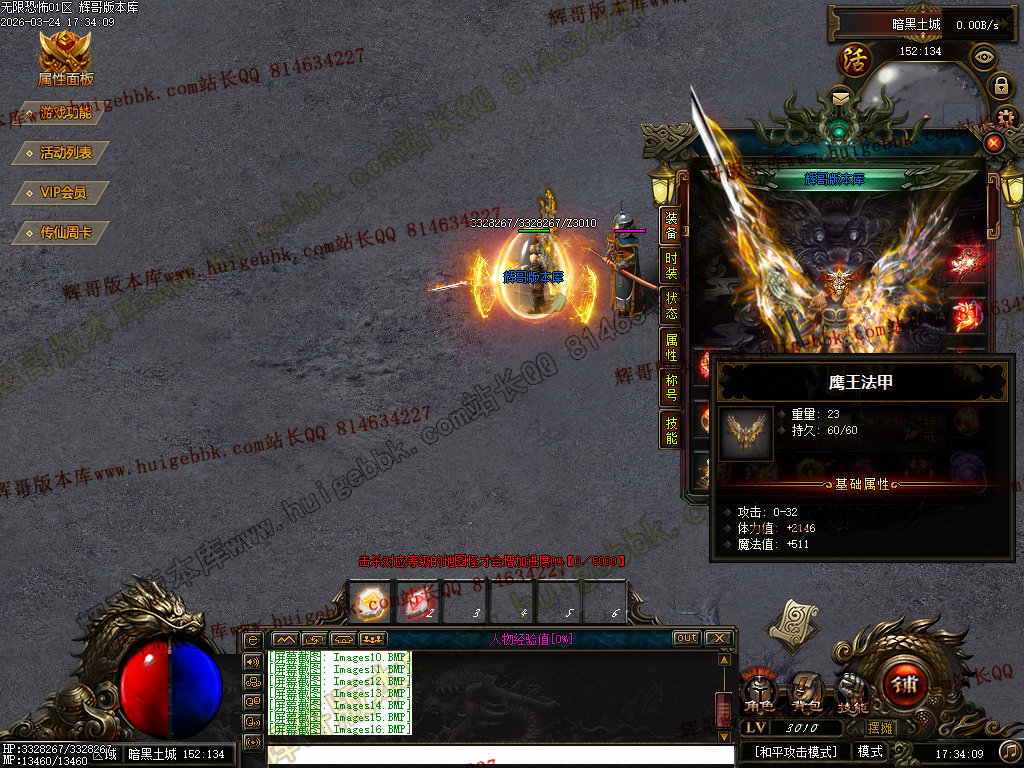Click the chat window's out button

686,638
